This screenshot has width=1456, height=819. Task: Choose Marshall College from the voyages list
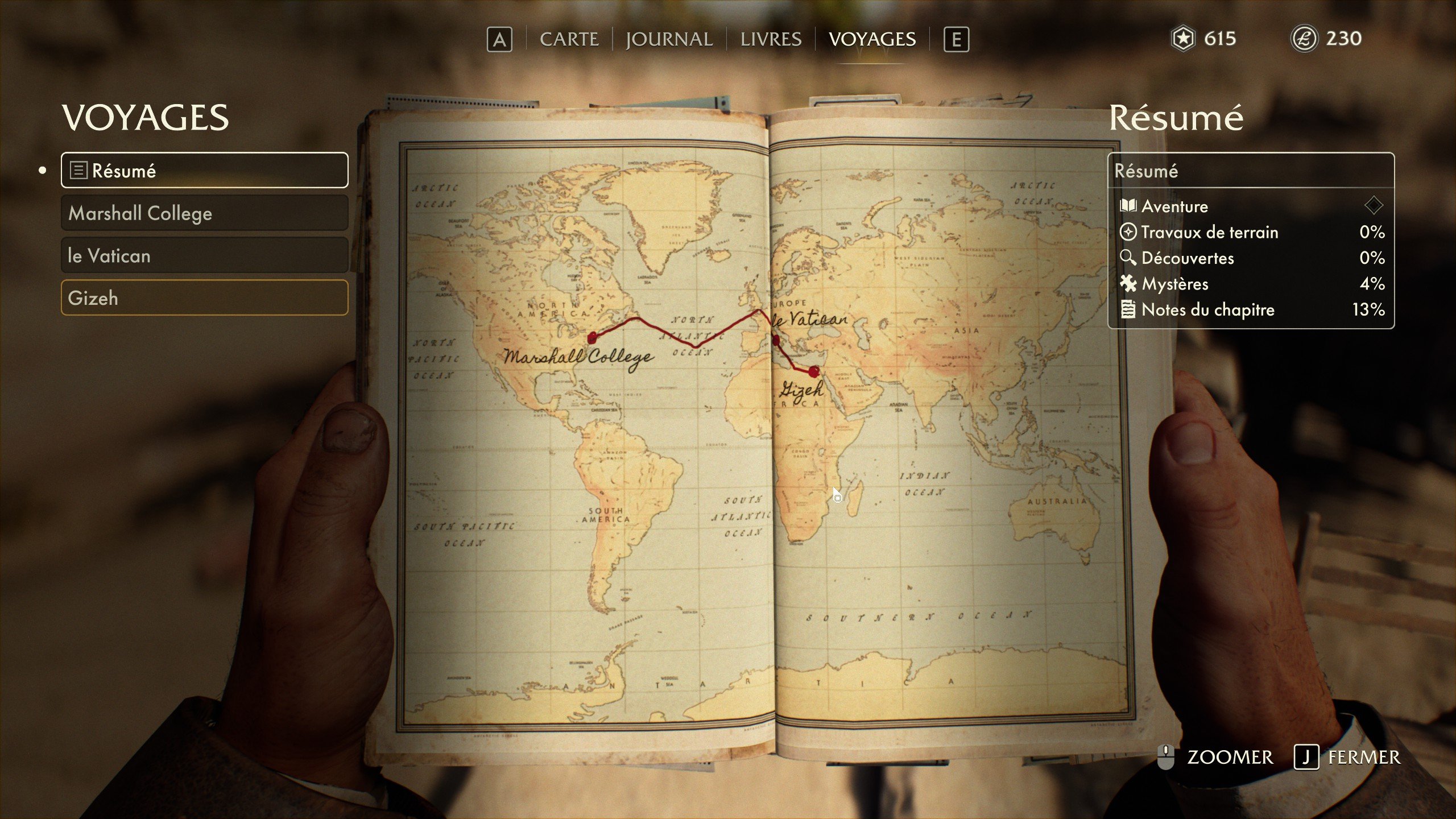point(204,213)
